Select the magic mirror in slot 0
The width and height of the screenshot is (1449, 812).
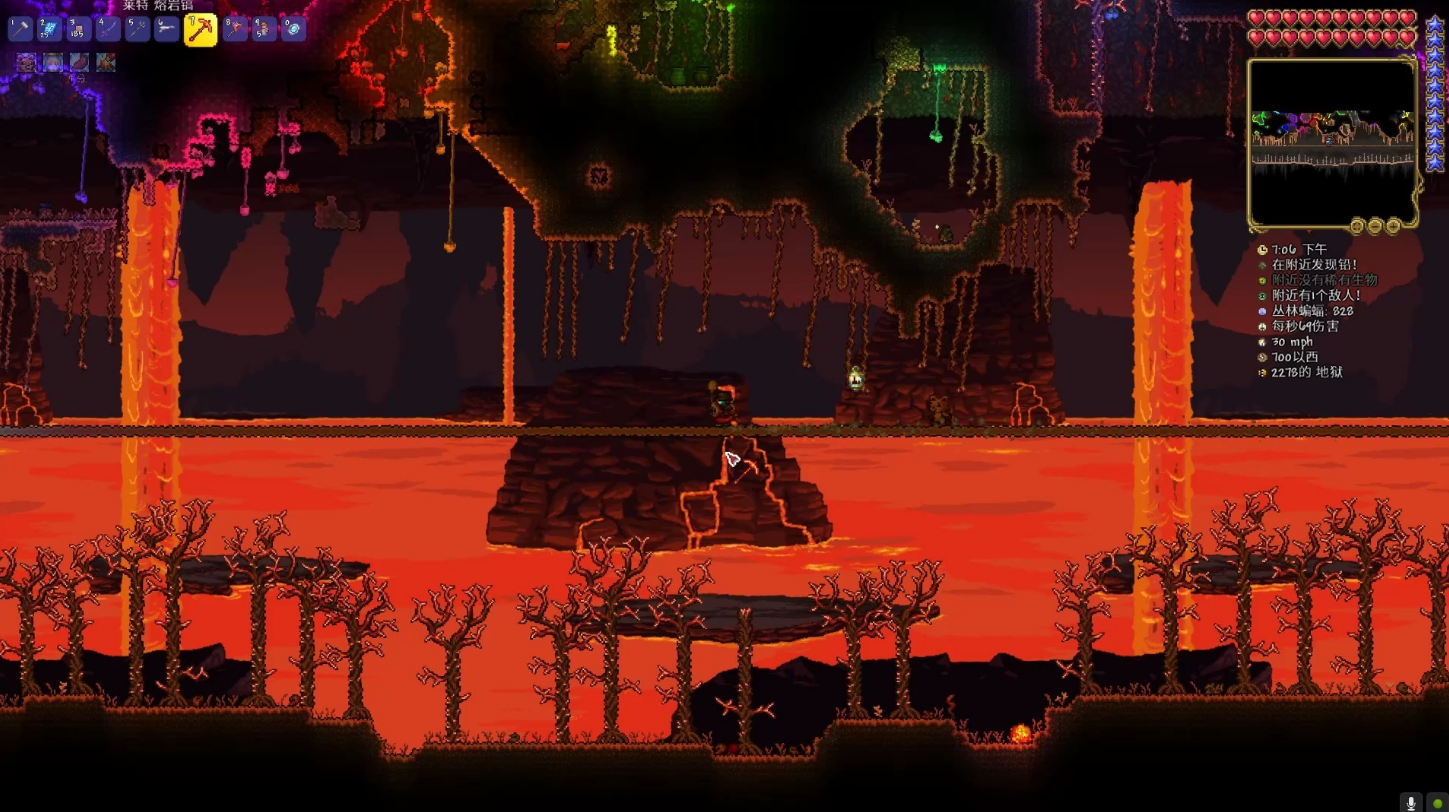293,29
